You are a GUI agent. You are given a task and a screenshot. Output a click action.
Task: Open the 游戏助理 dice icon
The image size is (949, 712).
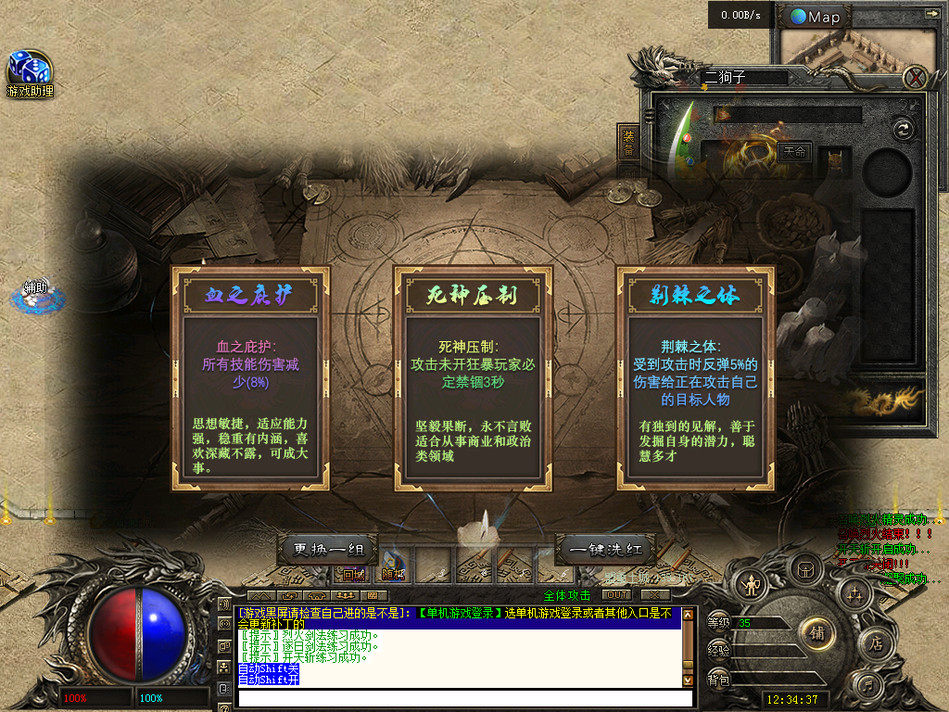click(29, 70)
